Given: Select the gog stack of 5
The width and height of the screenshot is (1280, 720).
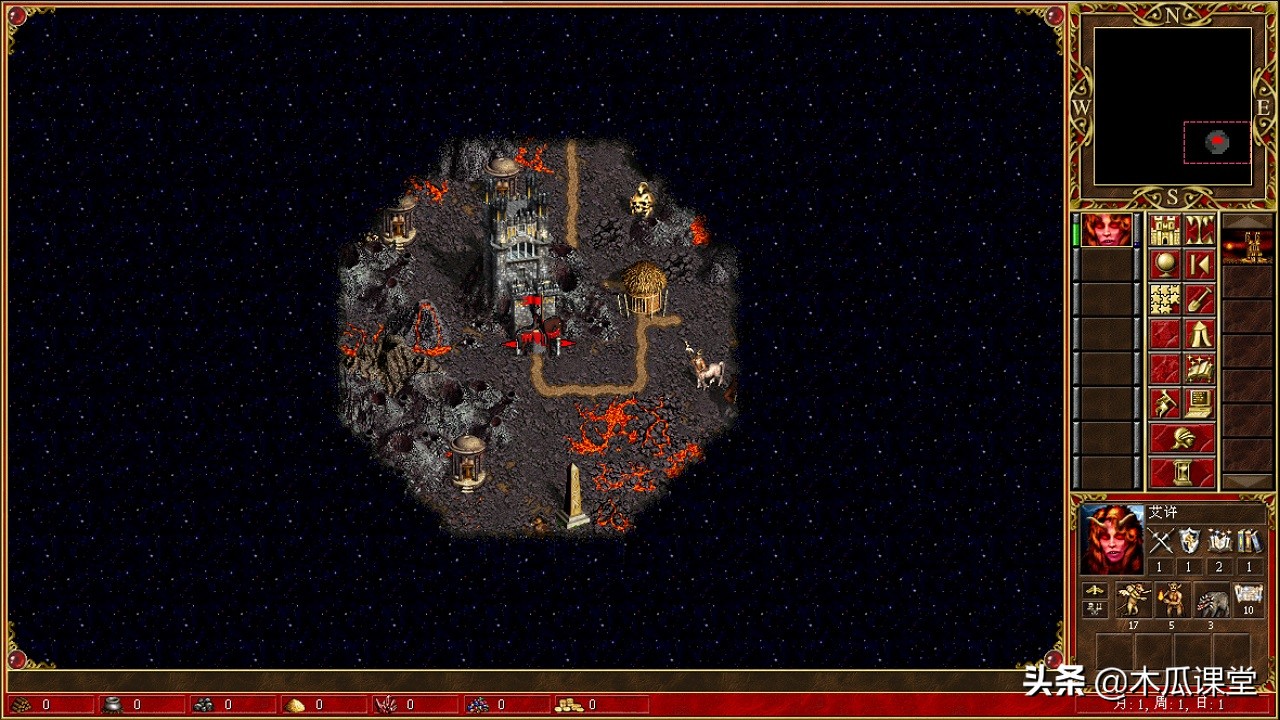Looking at the screenshot, I should [1171, 600].
